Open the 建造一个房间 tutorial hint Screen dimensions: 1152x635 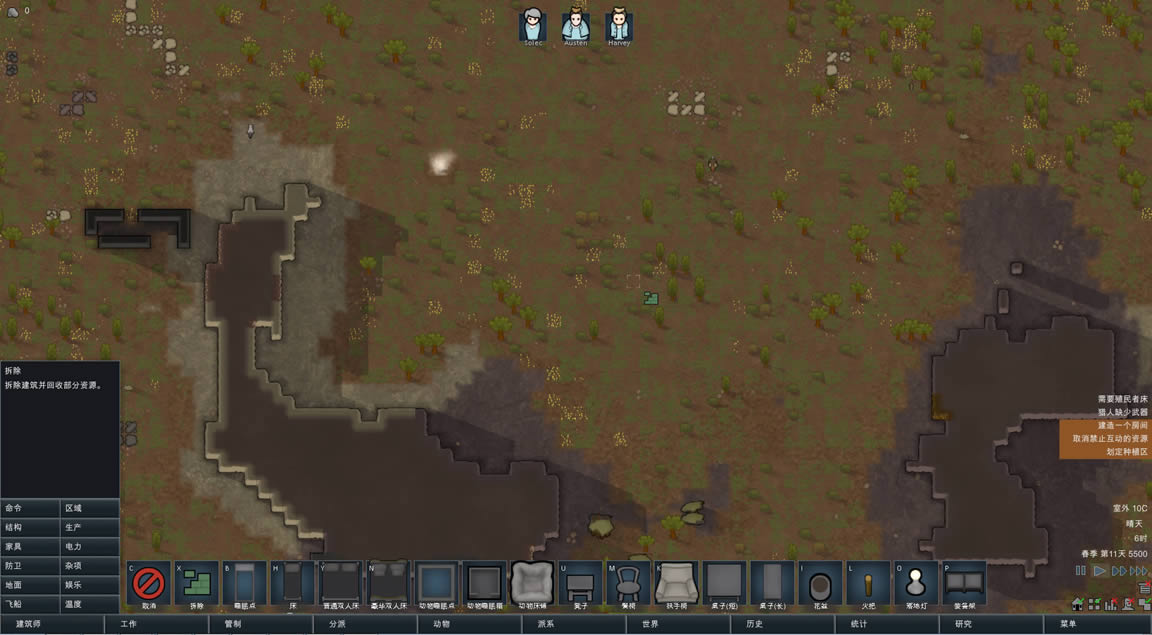coord(1105,425)
